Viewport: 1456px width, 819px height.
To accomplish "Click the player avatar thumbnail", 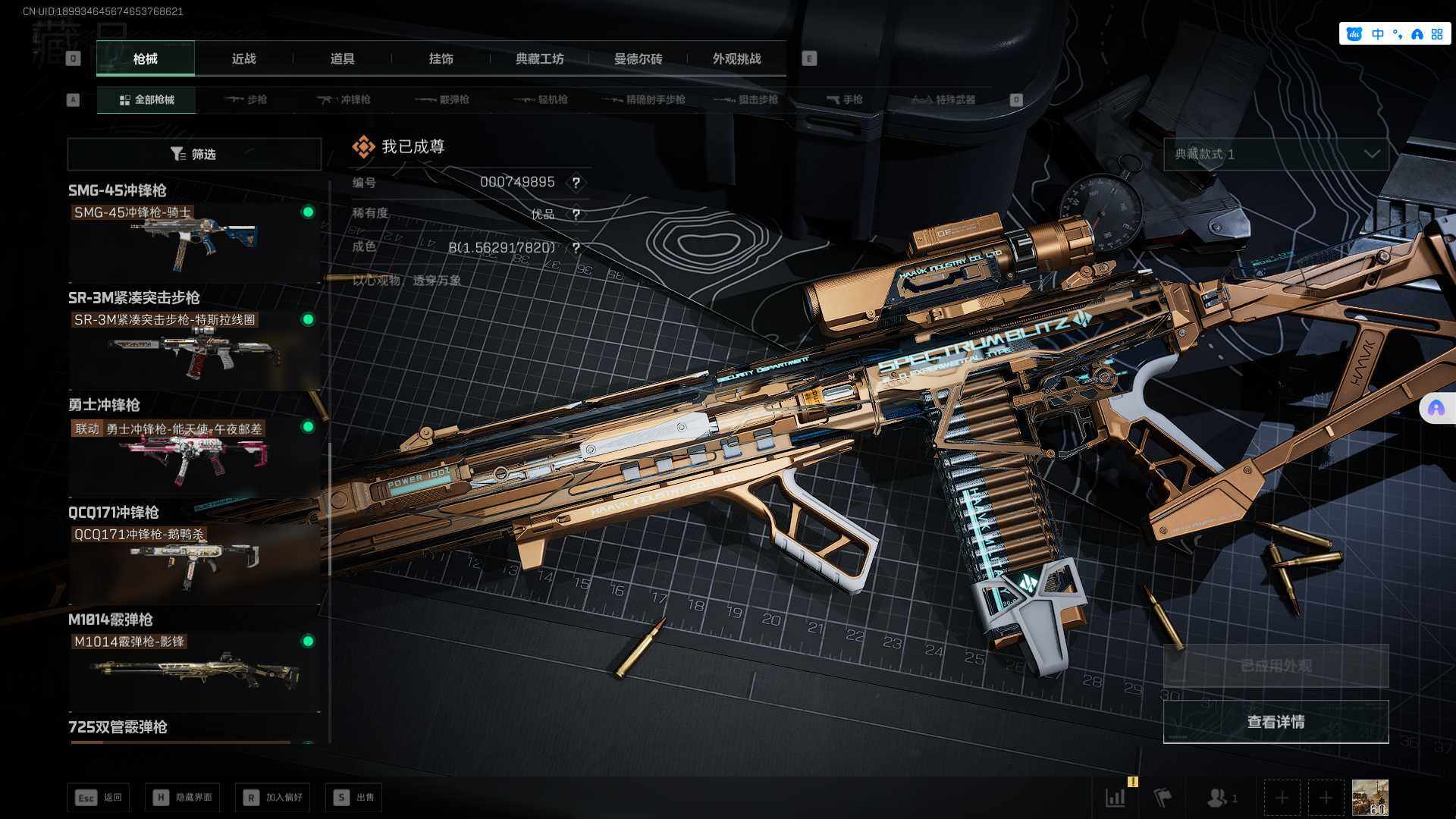I will click(1370, 797).
